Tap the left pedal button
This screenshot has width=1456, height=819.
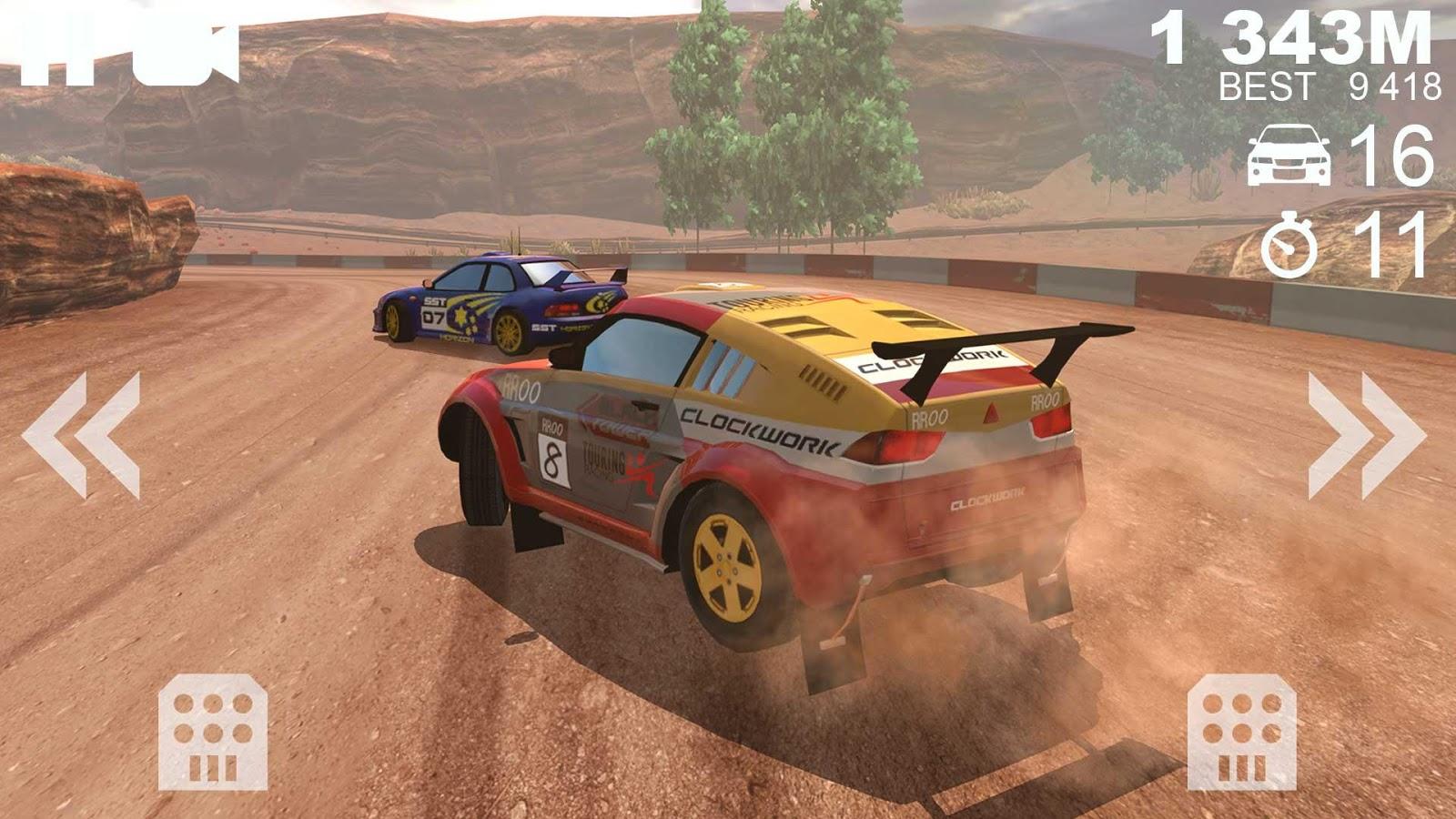[213, 732]
